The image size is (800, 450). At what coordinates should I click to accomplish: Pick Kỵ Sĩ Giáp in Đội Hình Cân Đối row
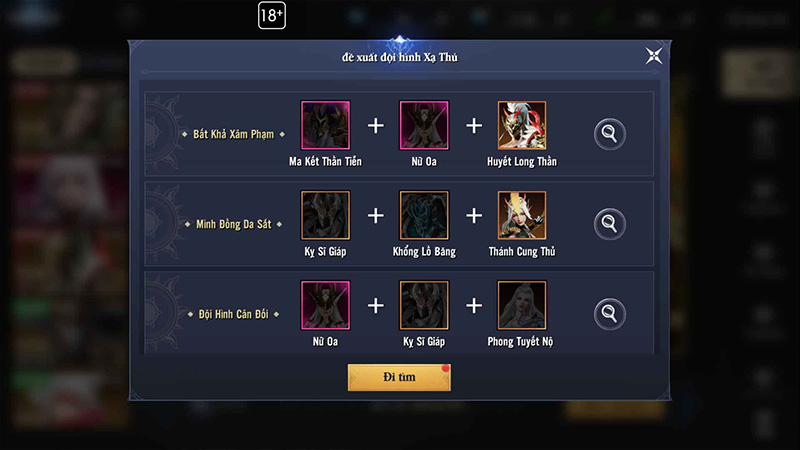(424, 306)
